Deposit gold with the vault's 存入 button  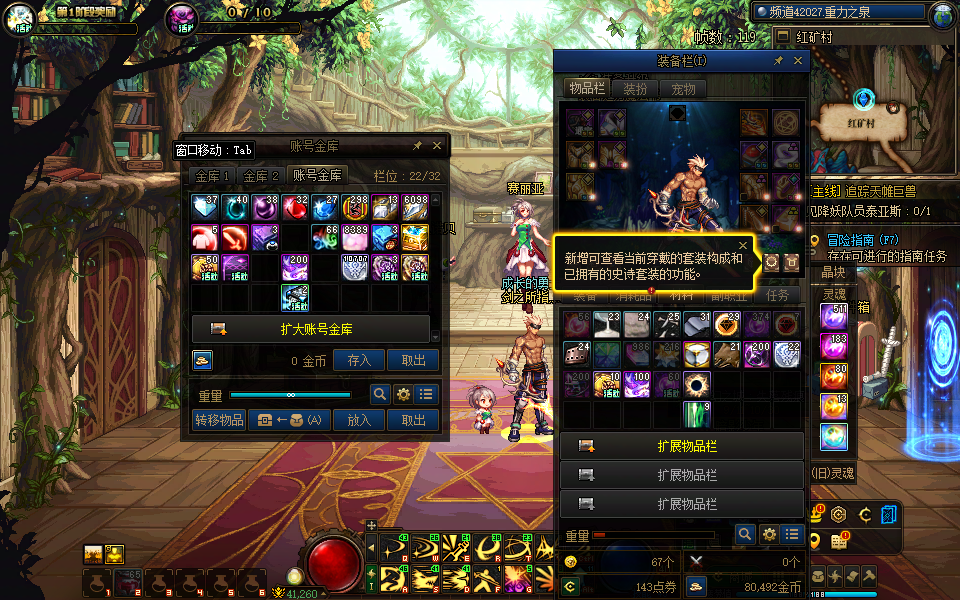[358, 361]
